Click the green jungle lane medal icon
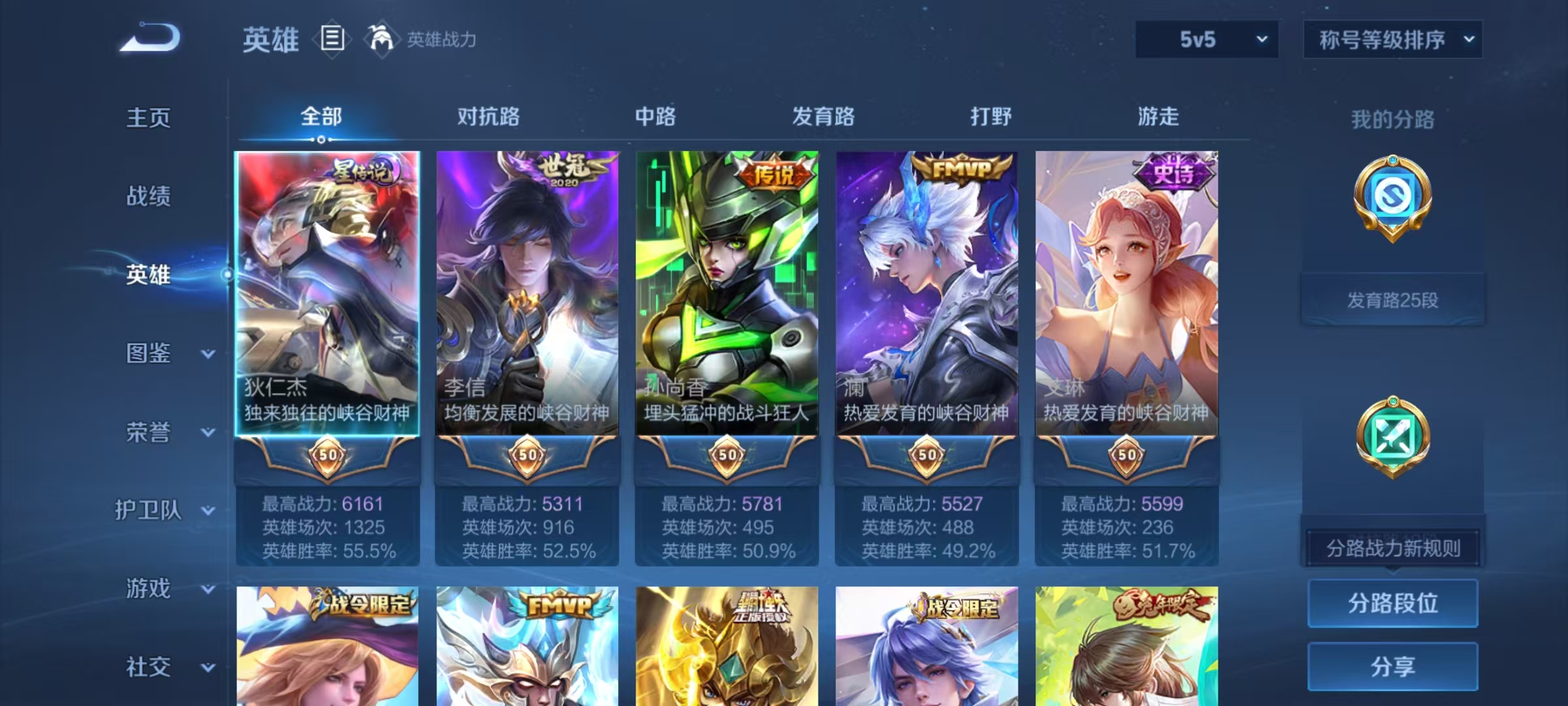 coord(1394,437)
